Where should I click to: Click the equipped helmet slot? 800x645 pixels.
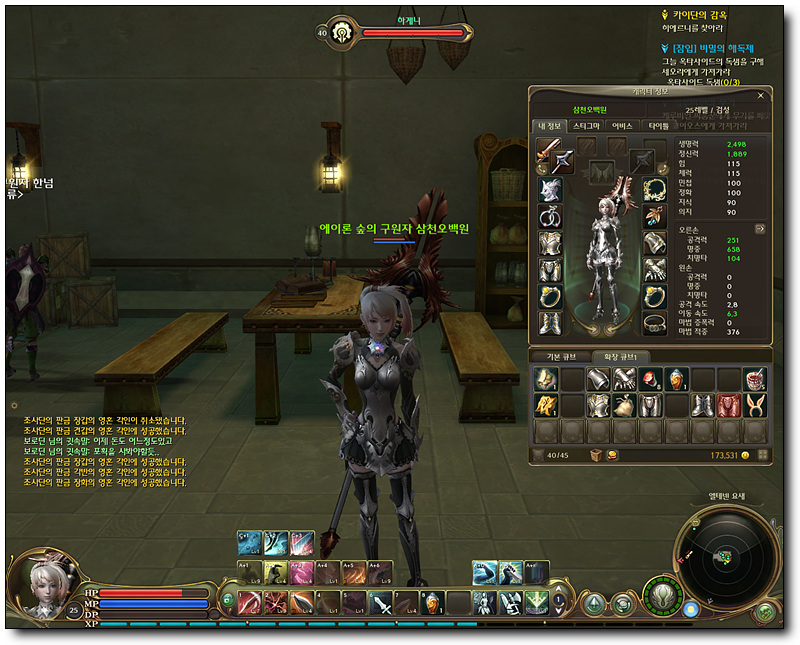point(551,189)
